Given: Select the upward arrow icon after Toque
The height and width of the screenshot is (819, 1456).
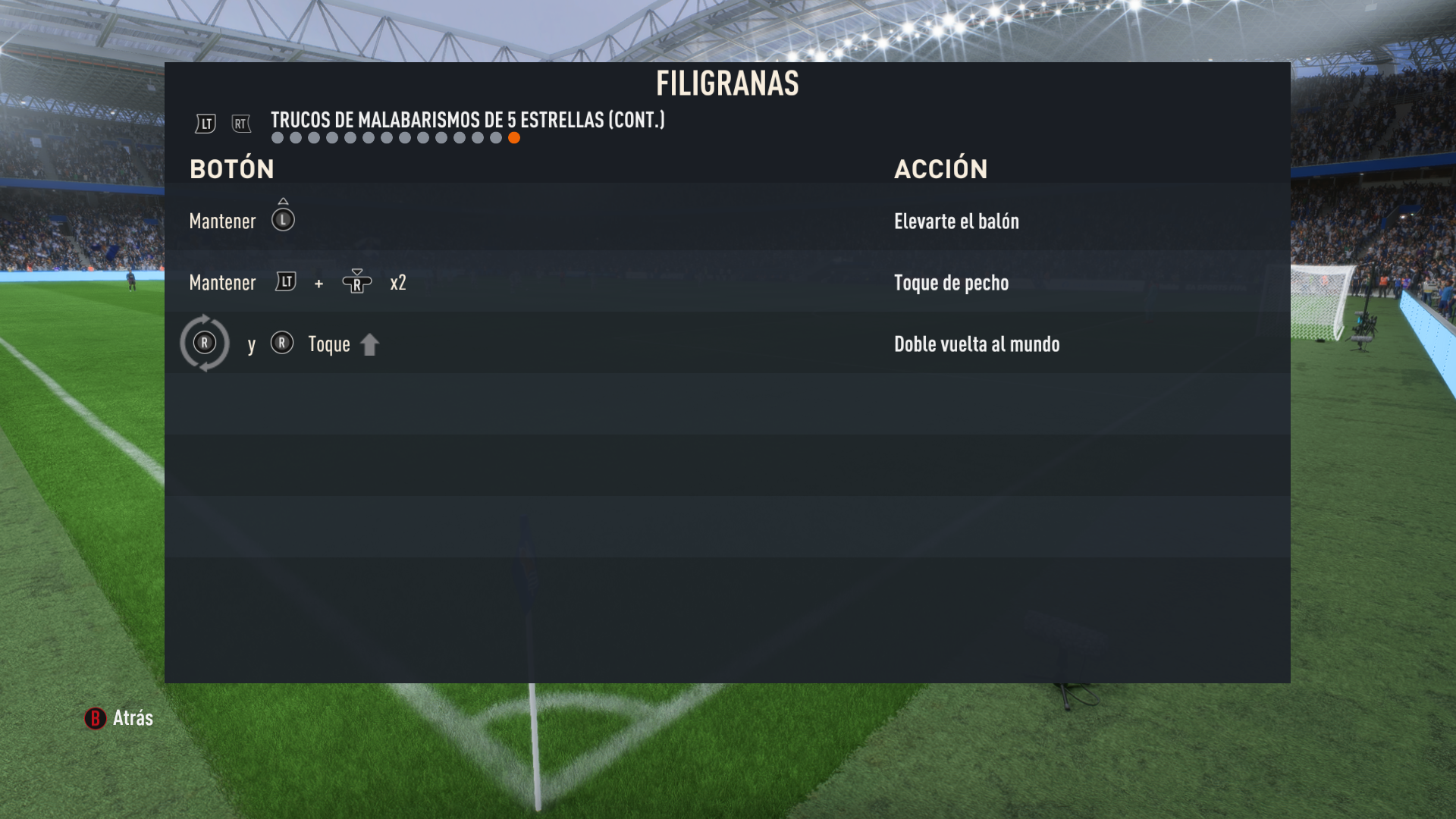Looking at the screenshot, I should [x=370, y=344].
